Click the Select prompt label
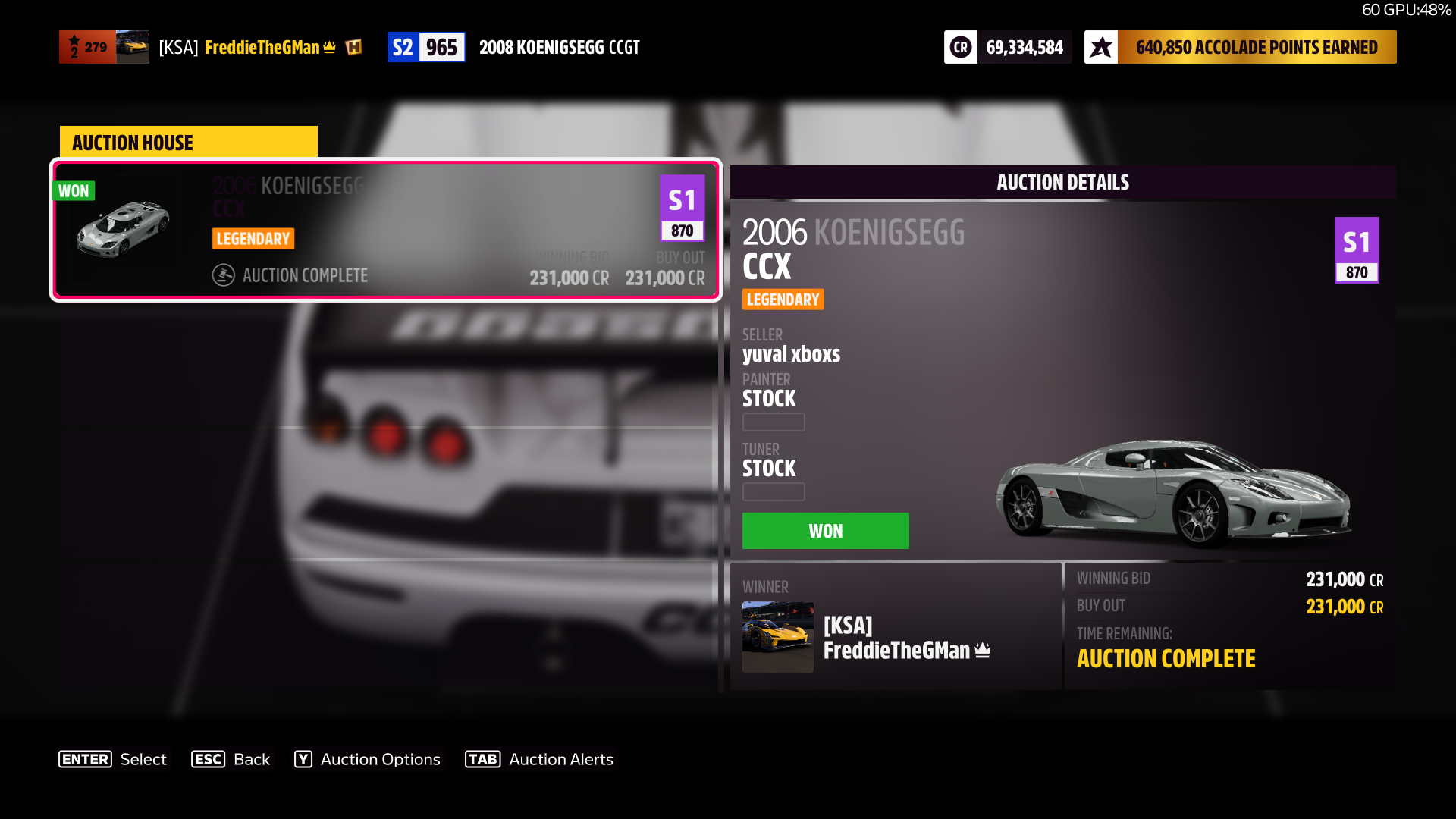The width and height of the screenshot is (1456, 819). coord(143,759)
